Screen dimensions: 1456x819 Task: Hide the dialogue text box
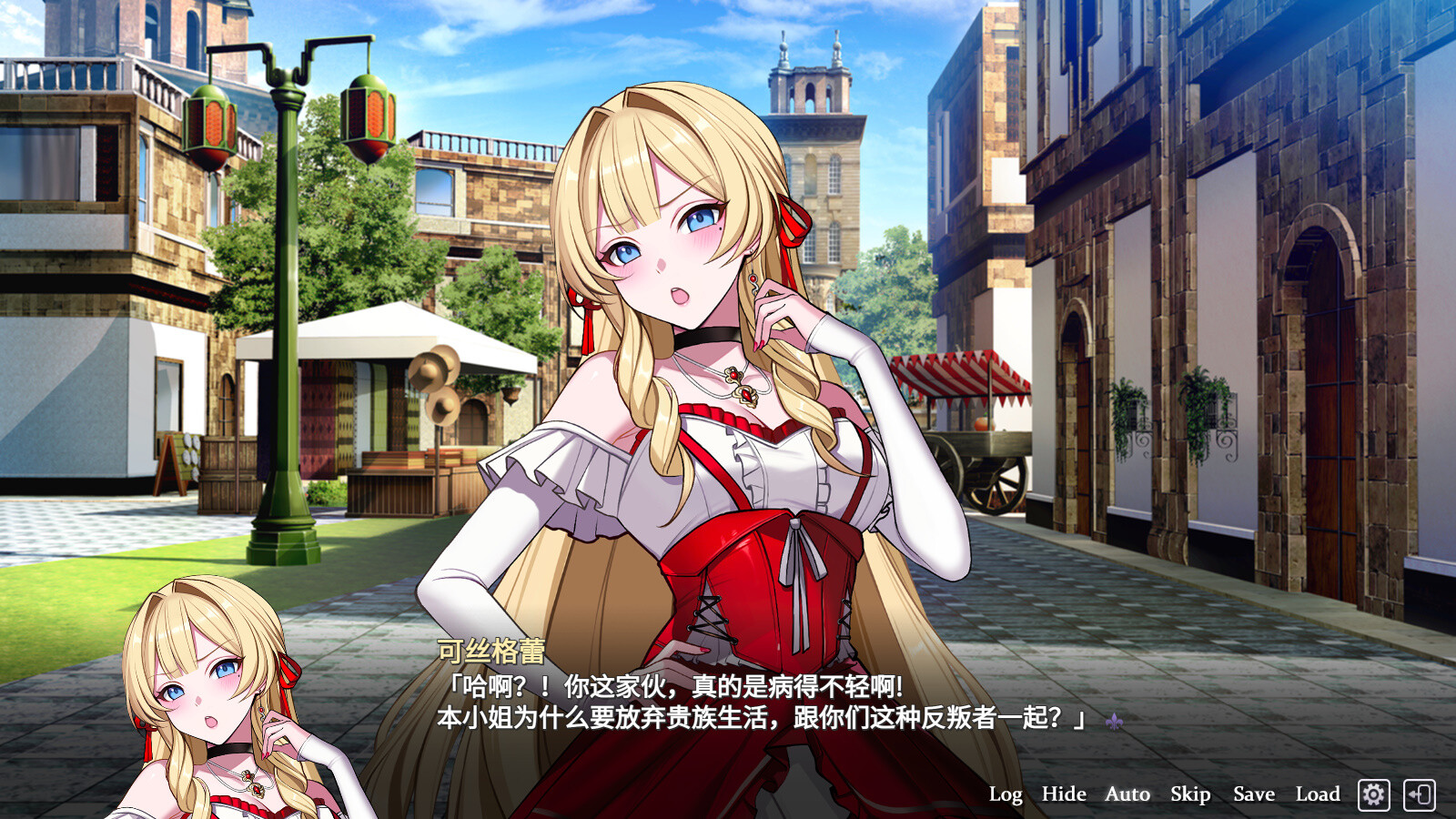click(1063, 794)
